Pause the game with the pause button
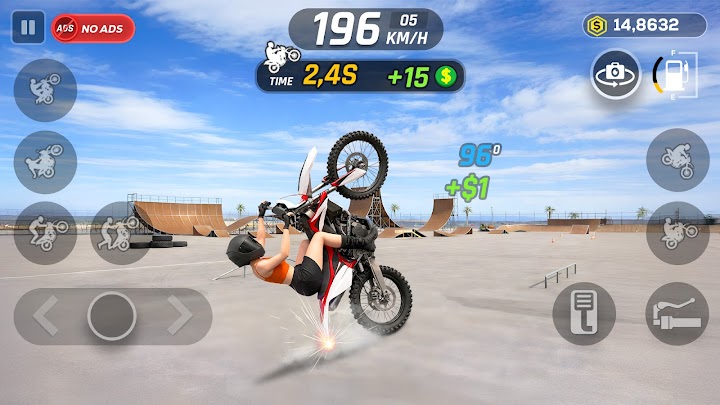This screenshot has width=720, height=405. (27, 27)
